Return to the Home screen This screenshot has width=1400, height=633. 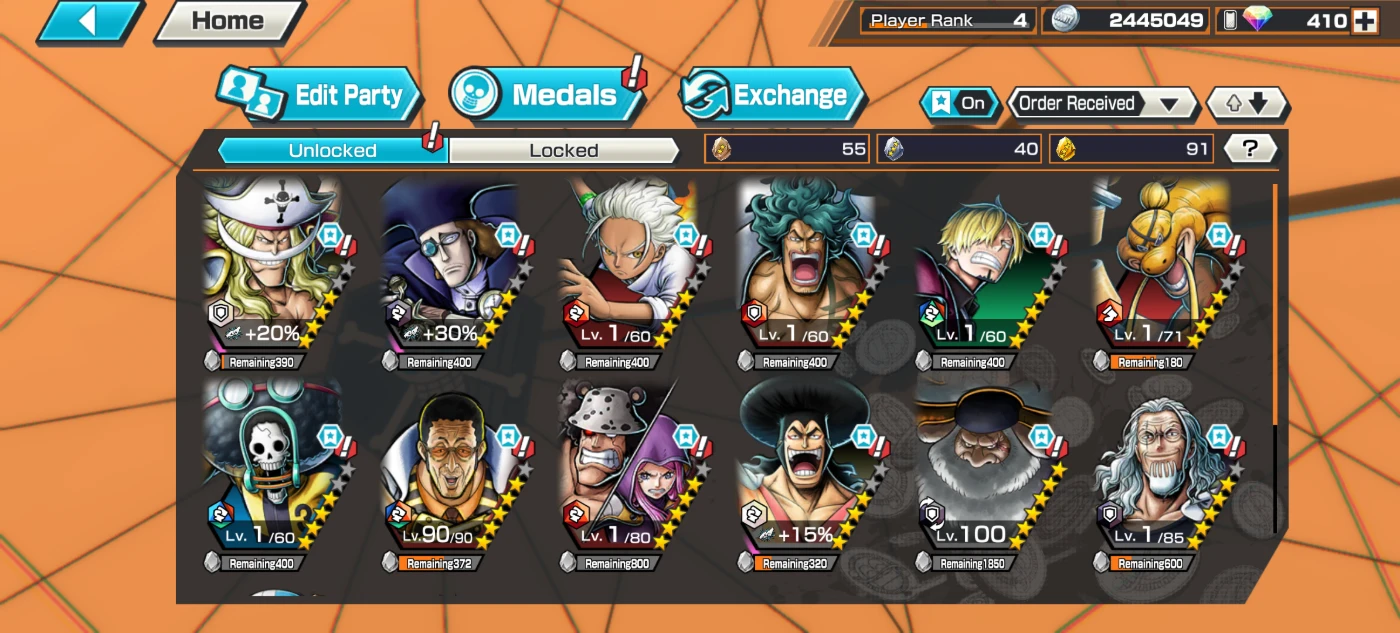click(x=229, y=21)
